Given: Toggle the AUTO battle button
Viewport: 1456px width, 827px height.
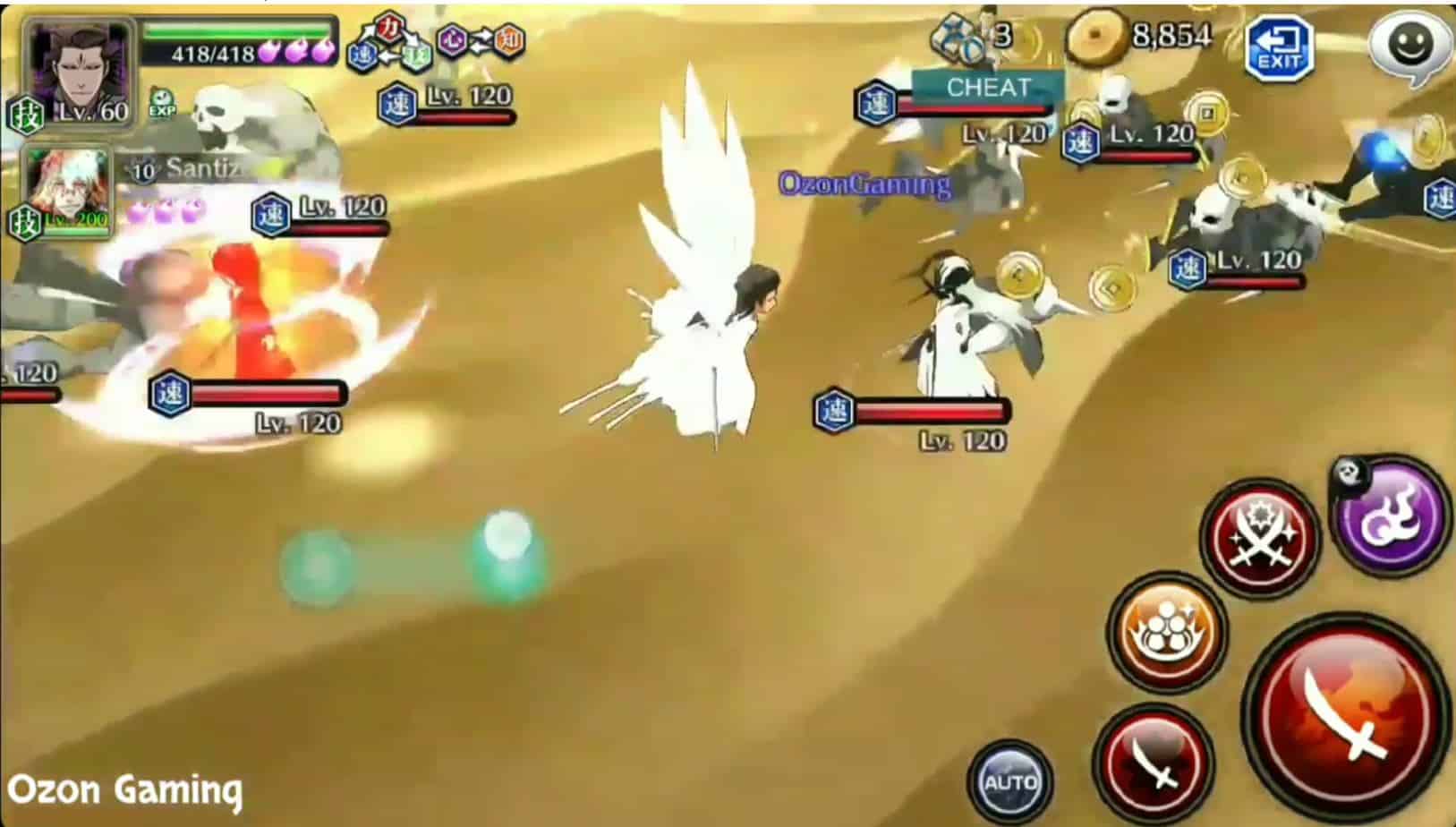Looking at the screenshot, I should pos(1010,780).
